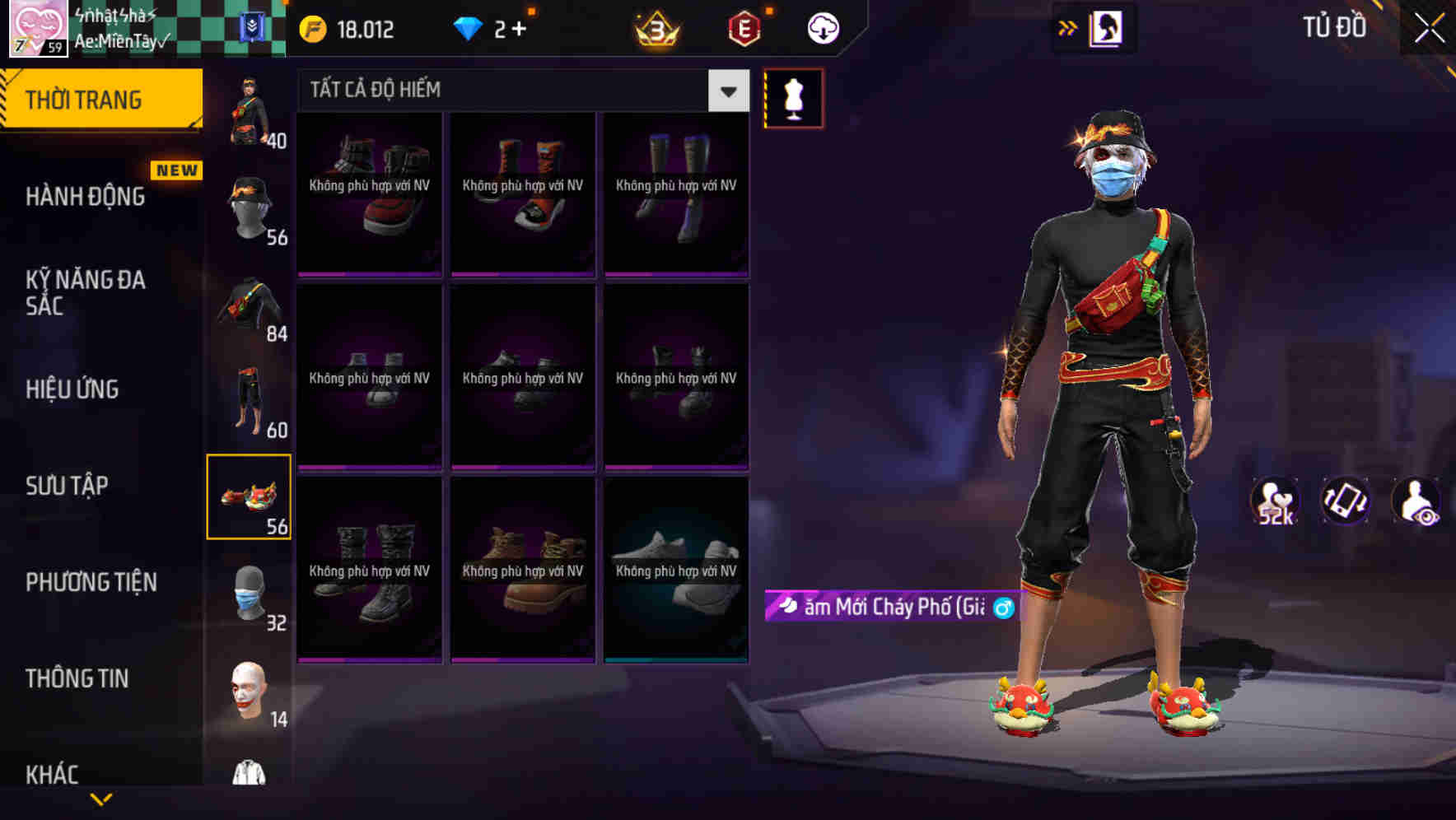Open the PHƯƠNG TIỆN category
This screenshot has width=1456, height=820.
click(91, 582)
